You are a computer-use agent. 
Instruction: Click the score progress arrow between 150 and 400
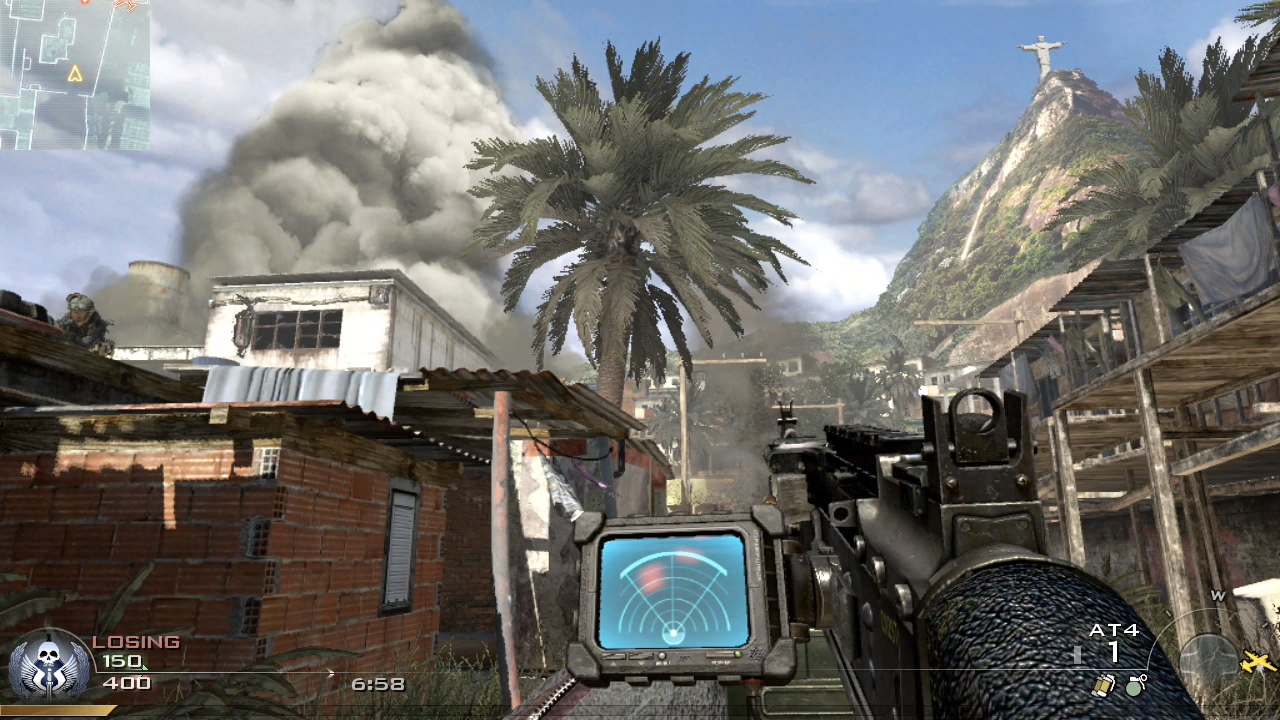330,672
